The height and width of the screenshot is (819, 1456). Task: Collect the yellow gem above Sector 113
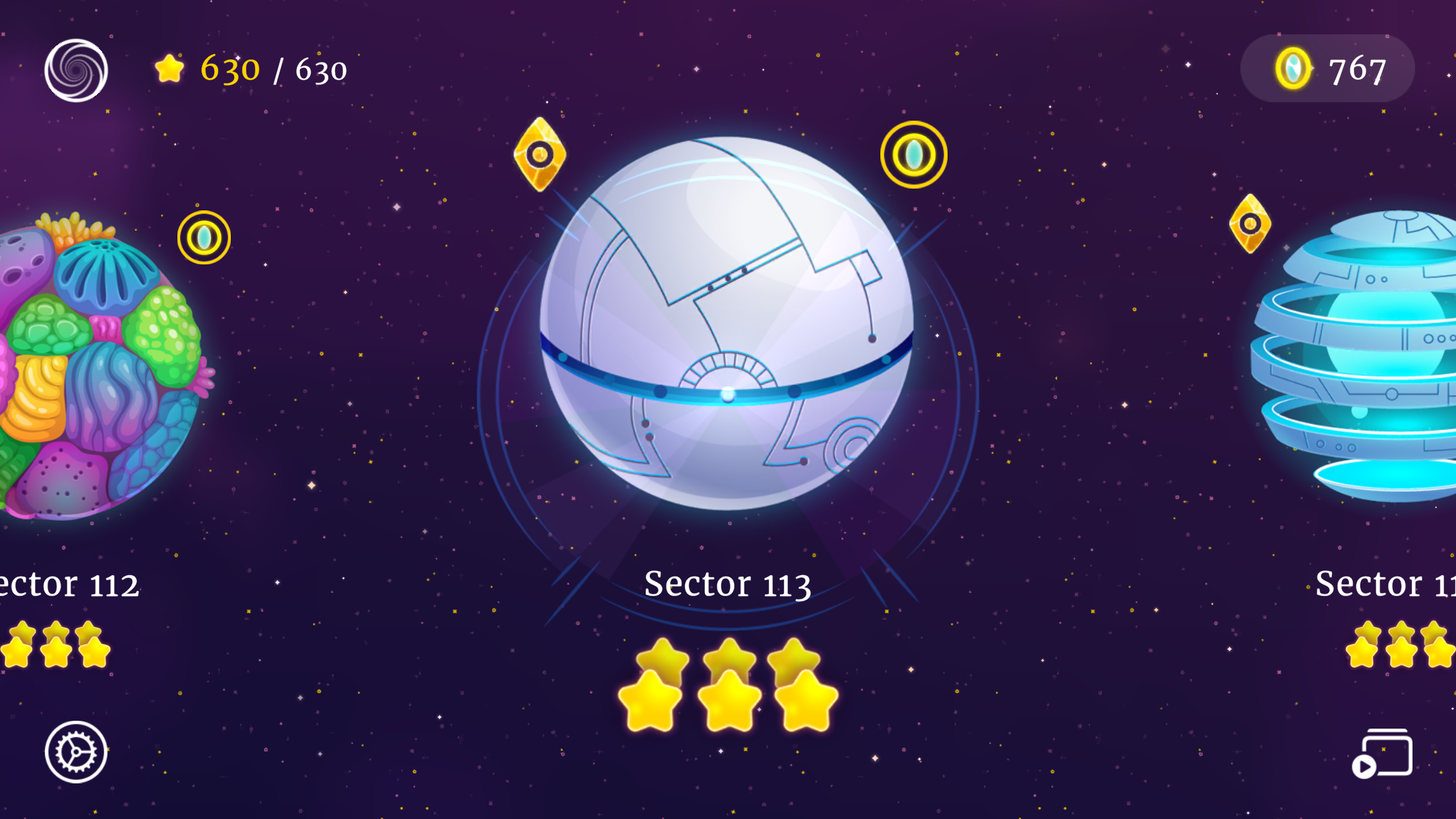pyautogui.click(x=541, y=154)
